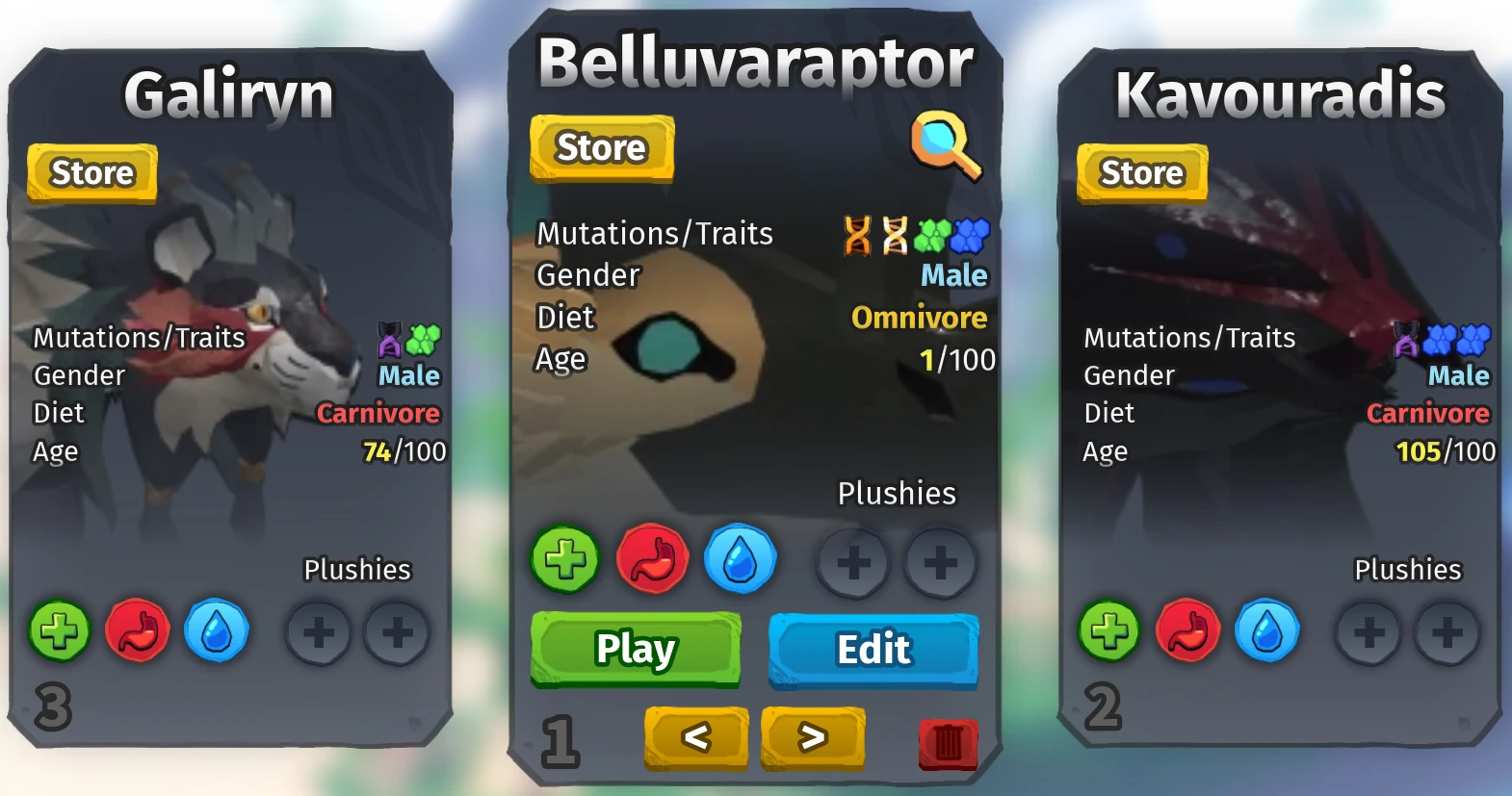Go to the next creature with the right arrow
1512x796 pixels.
(812, 739)
